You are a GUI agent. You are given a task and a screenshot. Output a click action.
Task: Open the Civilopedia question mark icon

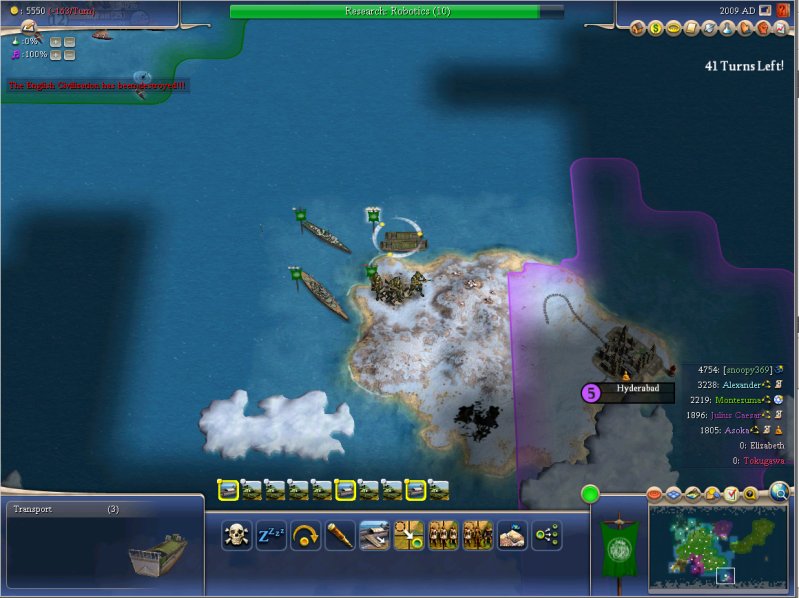[784, 10]
